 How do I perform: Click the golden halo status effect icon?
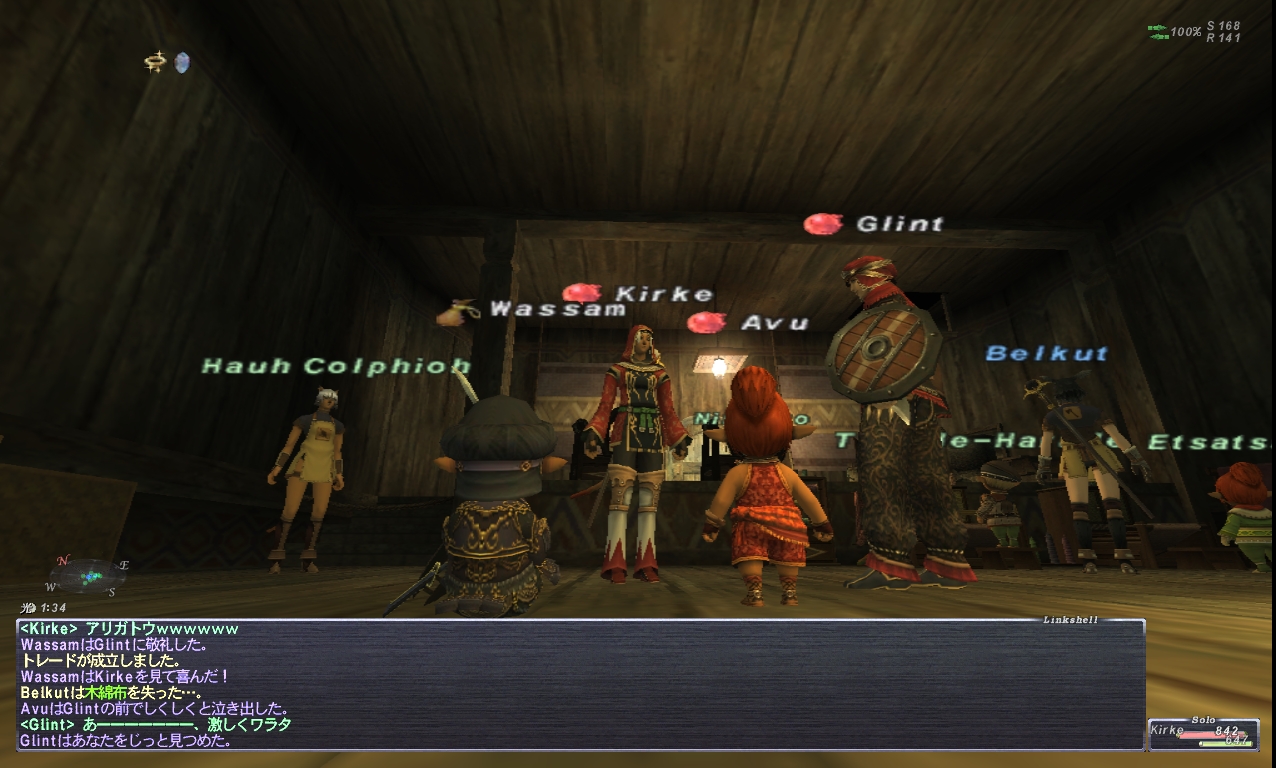tap(155, 63)
